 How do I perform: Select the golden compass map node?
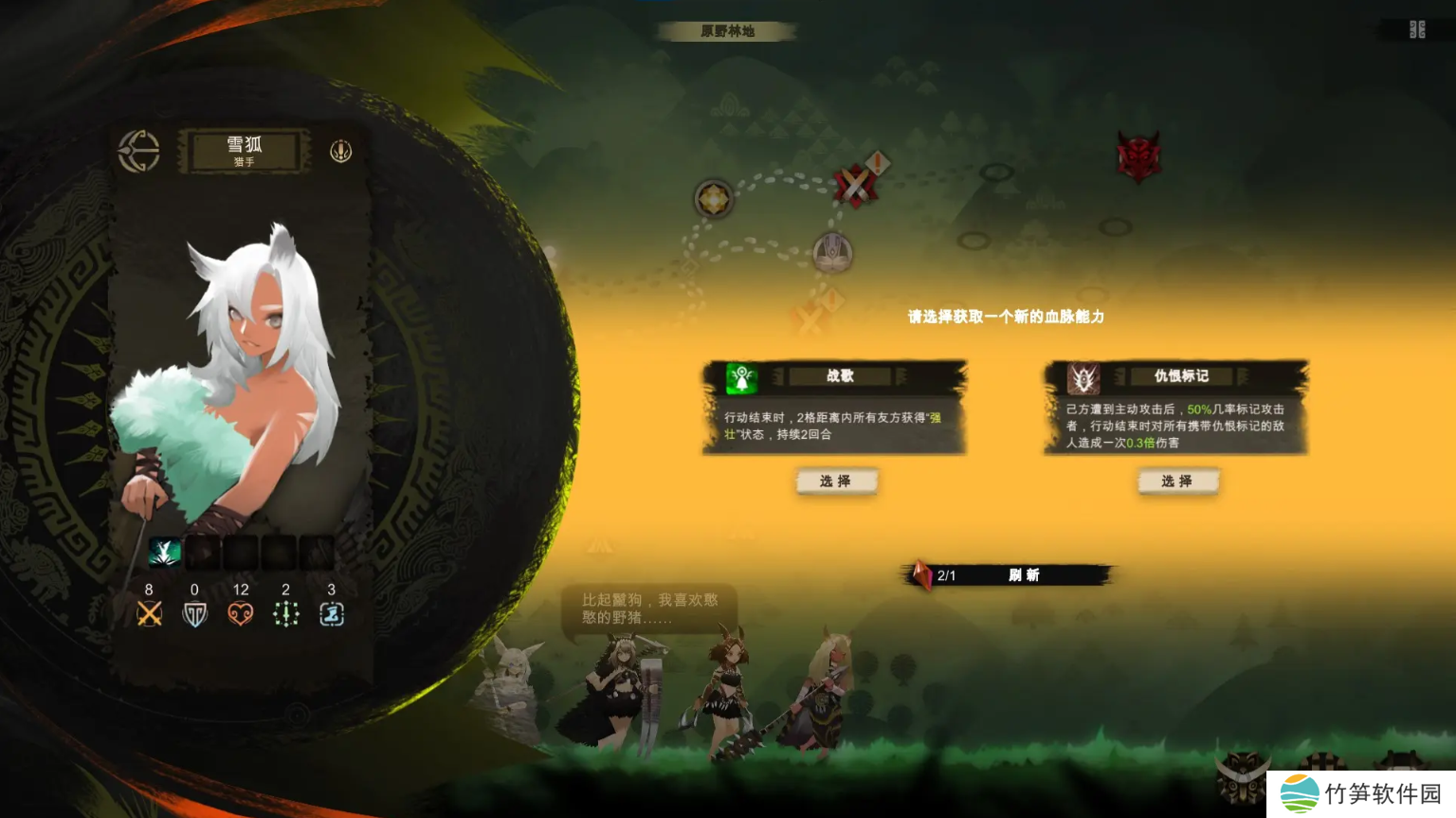[713, 199]
